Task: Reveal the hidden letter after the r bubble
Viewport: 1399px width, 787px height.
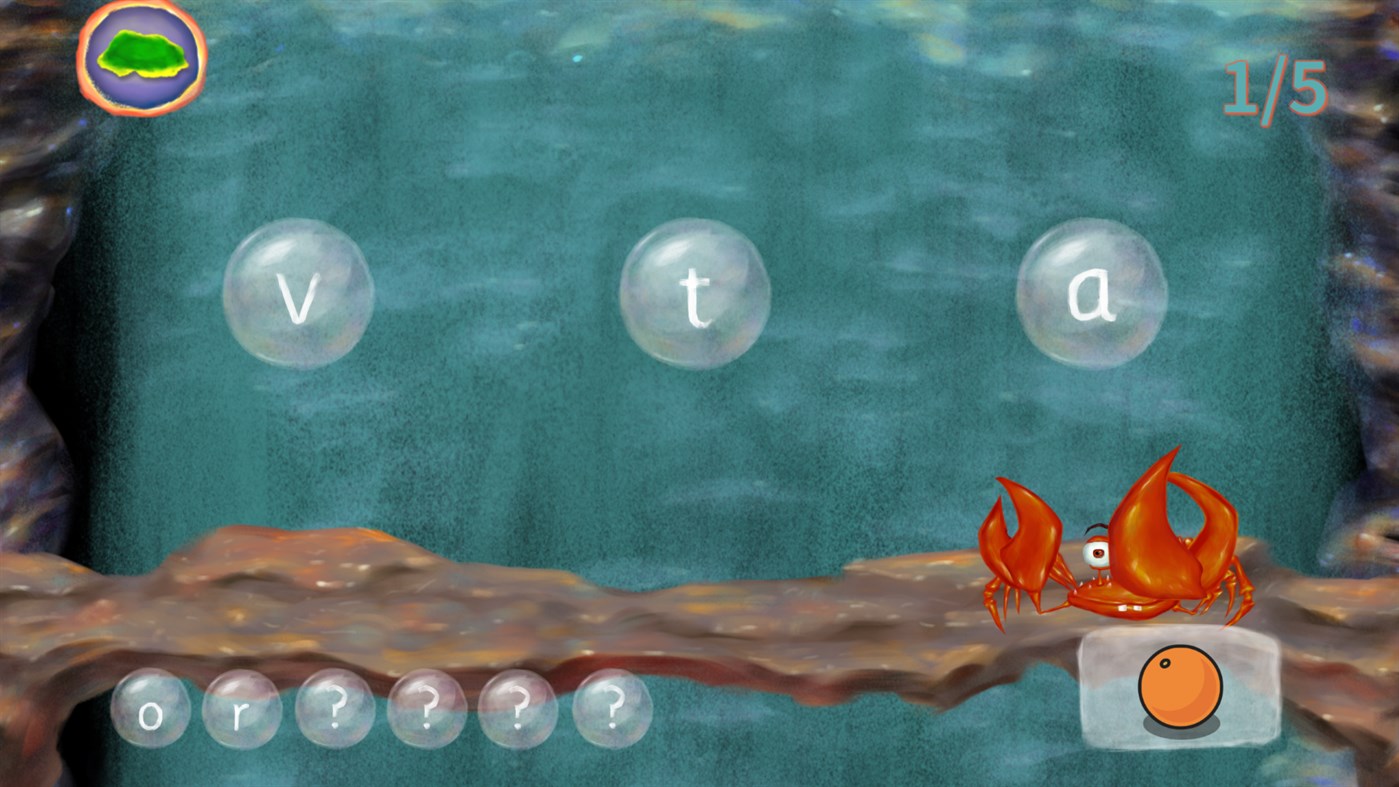Action: pos(334,709)
